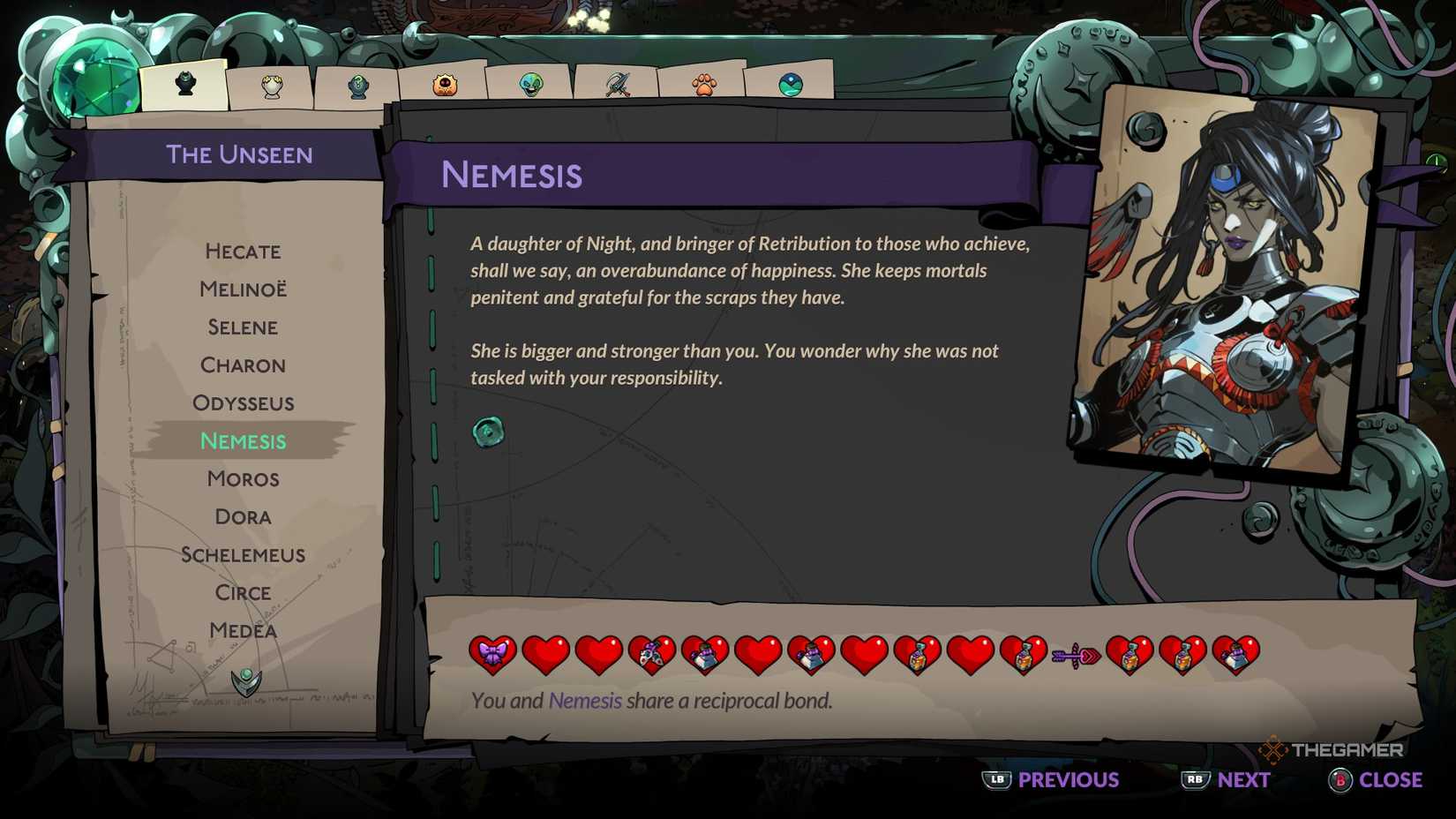Screen dimensions: 1456x819
Task: Open the orange paw print tab
Action: tap(704, 85)
